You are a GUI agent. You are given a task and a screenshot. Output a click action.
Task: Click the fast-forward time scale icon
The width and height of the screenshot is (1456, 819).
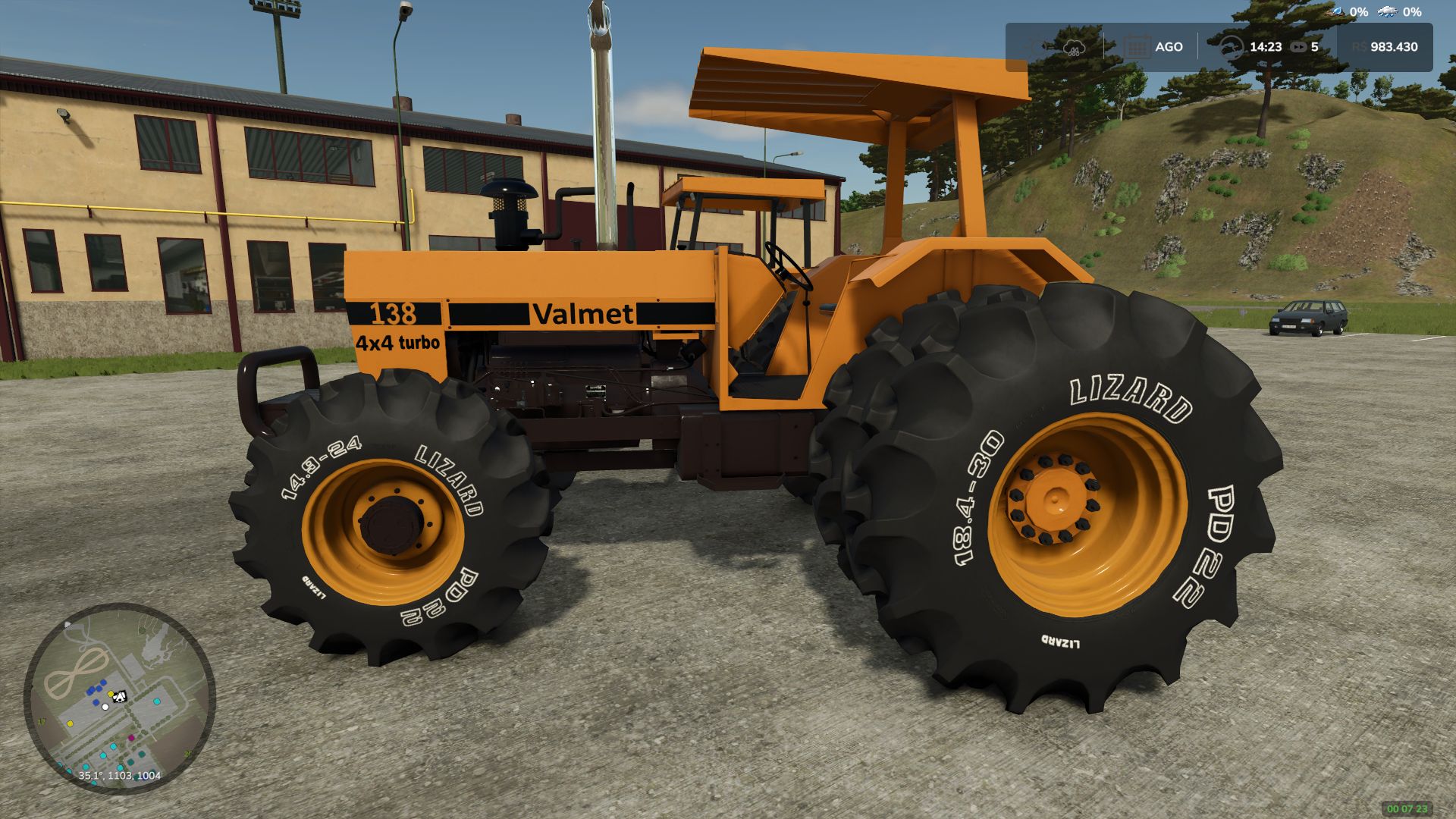(x=1298, y=47)
